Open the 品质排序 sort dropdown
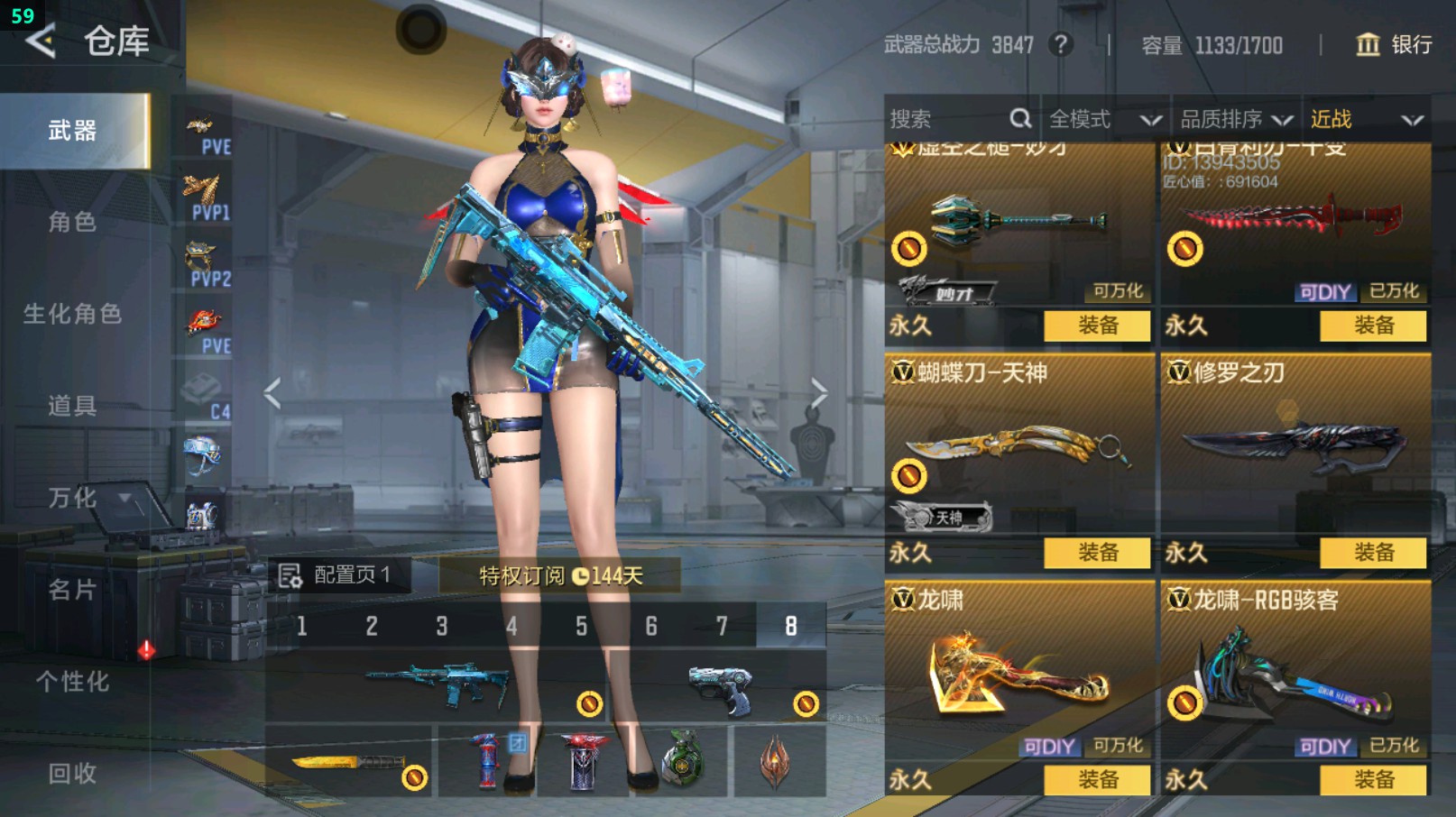Screen dimensions: 1456x817 tap(1236, 119)
